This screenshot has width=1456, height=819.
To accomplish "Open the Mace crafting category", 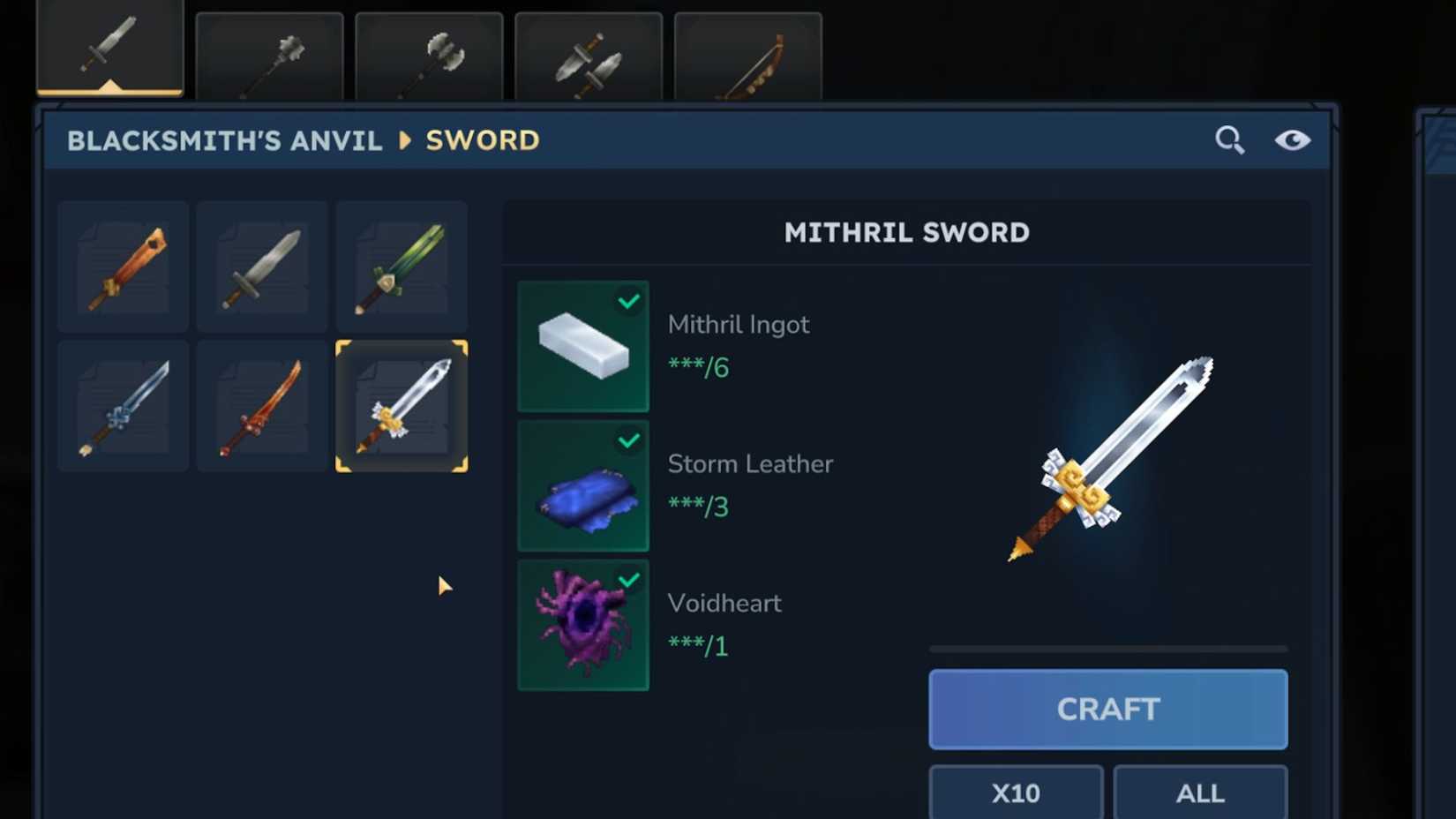I will click(x=269, y=53).
